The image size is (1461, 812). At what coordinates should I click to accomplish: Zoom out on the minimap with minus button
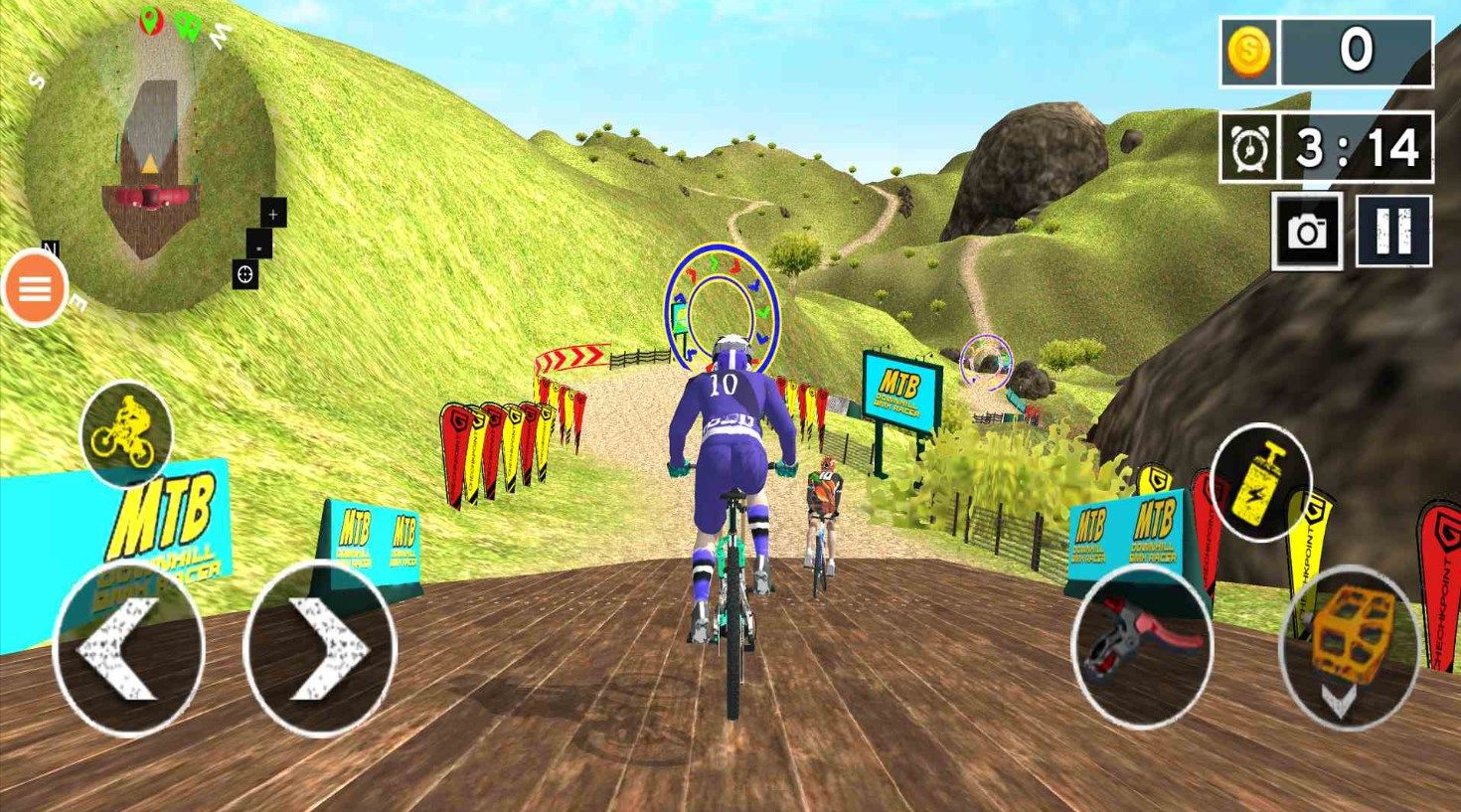pyautogui.click(x=257, y=247)
